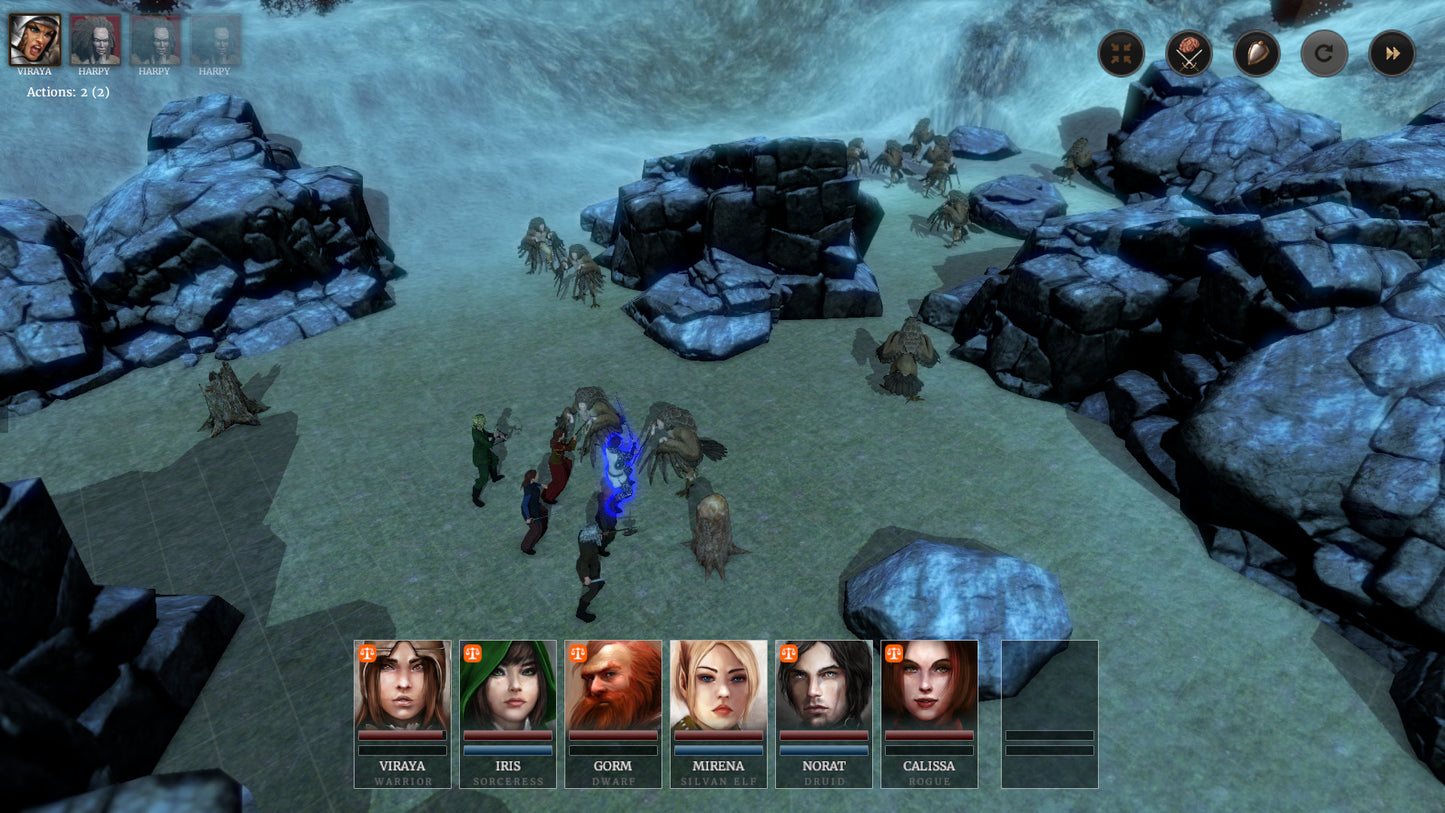Click the scales icon on Norat's card
This screenshot has width=1445, height=813.
[788, 655]
